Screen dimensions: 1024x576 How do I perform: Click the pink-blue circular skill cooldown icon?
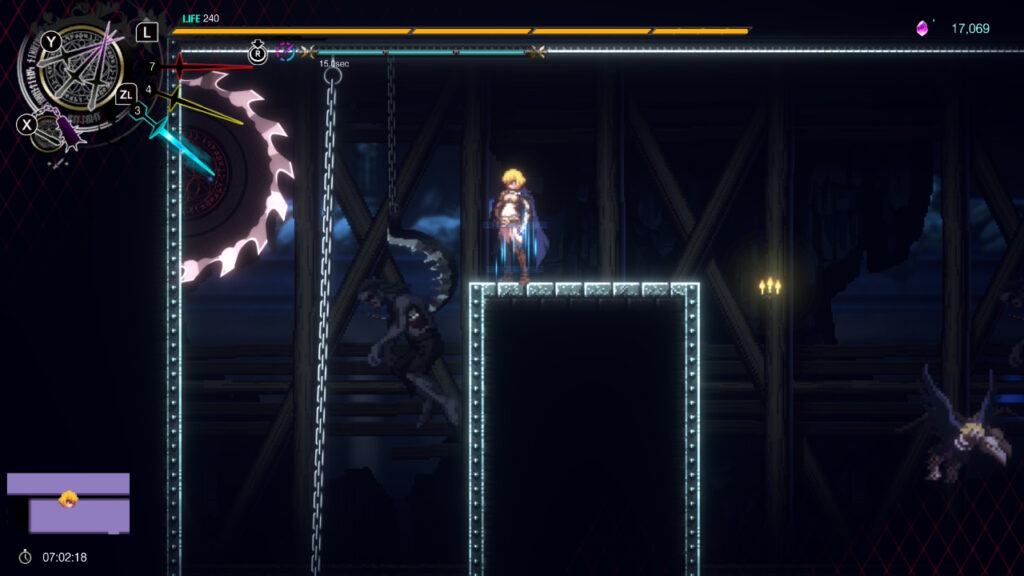(285, 51)
